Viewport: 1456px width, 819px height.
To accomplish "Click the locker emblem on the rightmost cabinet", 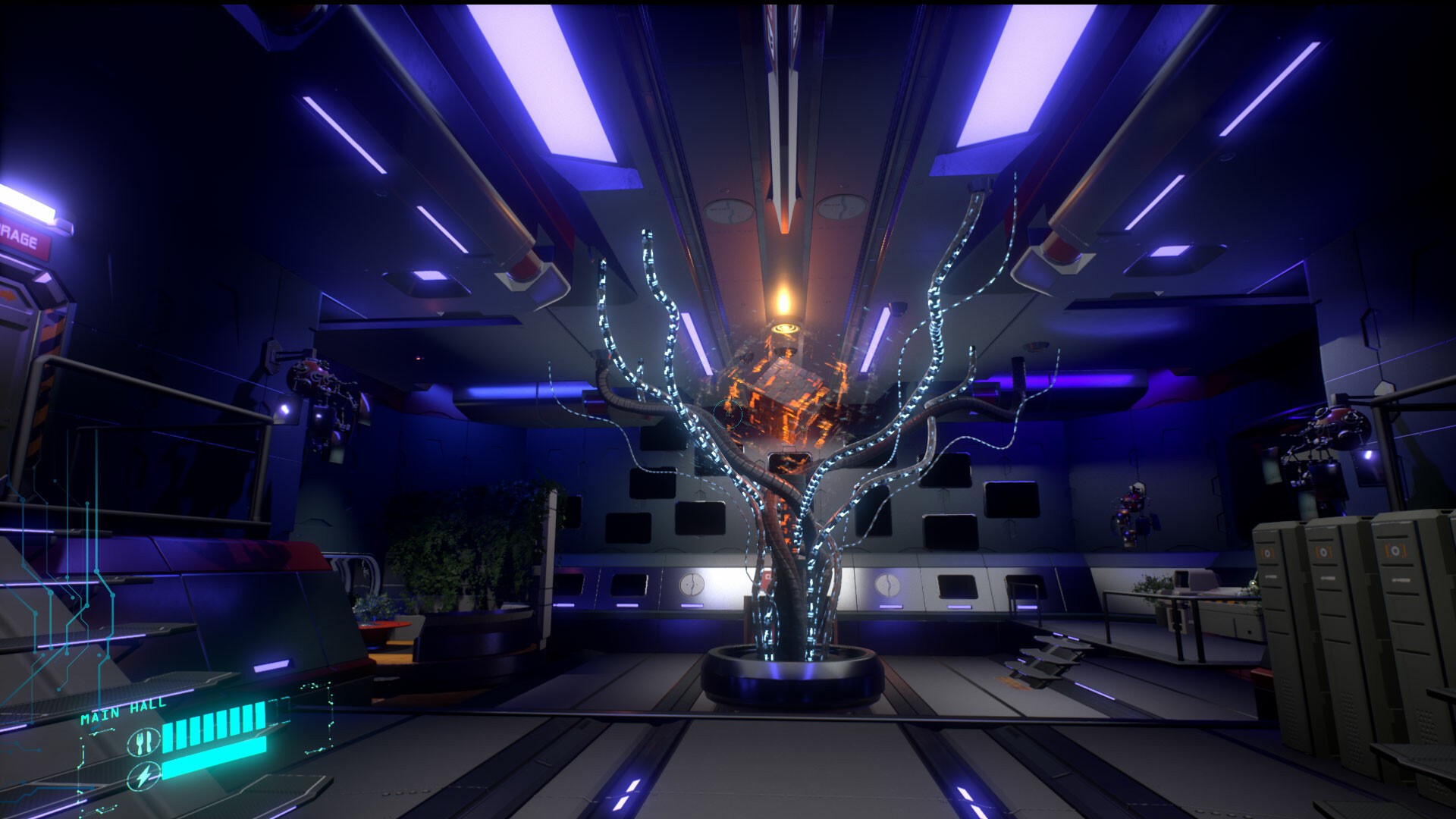I will coord(1397,551).
